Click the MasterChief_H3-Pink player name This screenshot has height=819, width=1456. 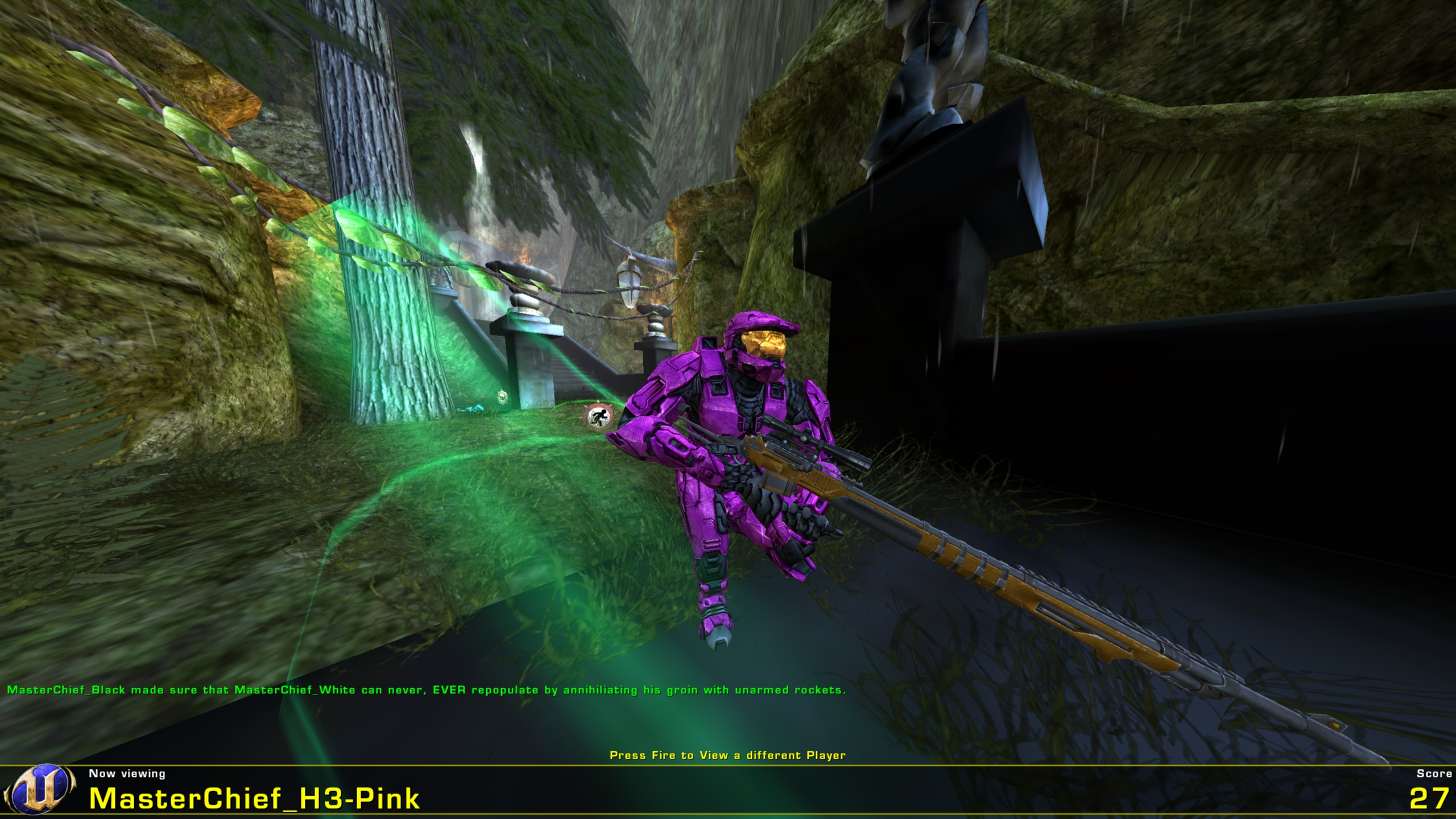point(256,799)
